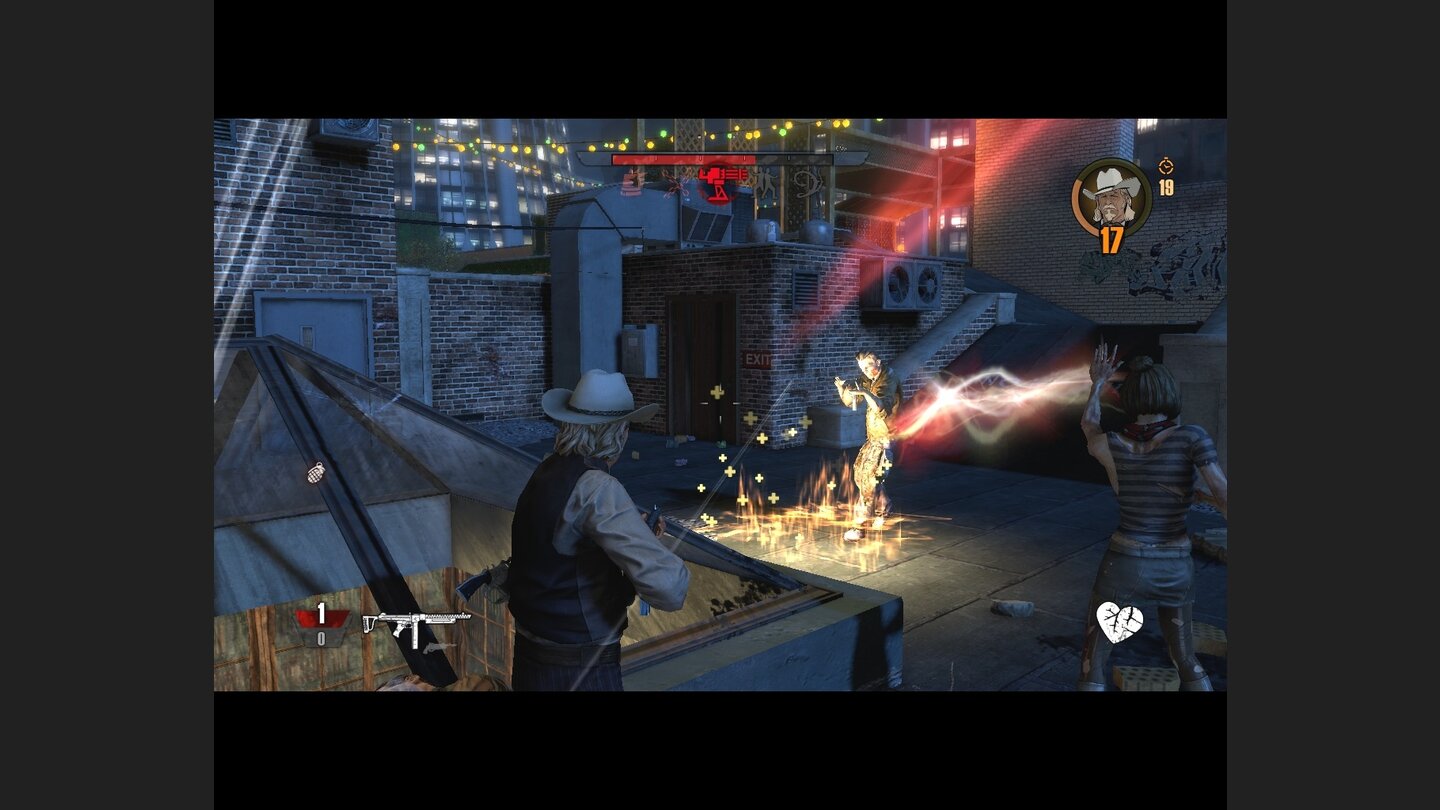Expand the timer count showing 19

click(x=1167, y=187)
